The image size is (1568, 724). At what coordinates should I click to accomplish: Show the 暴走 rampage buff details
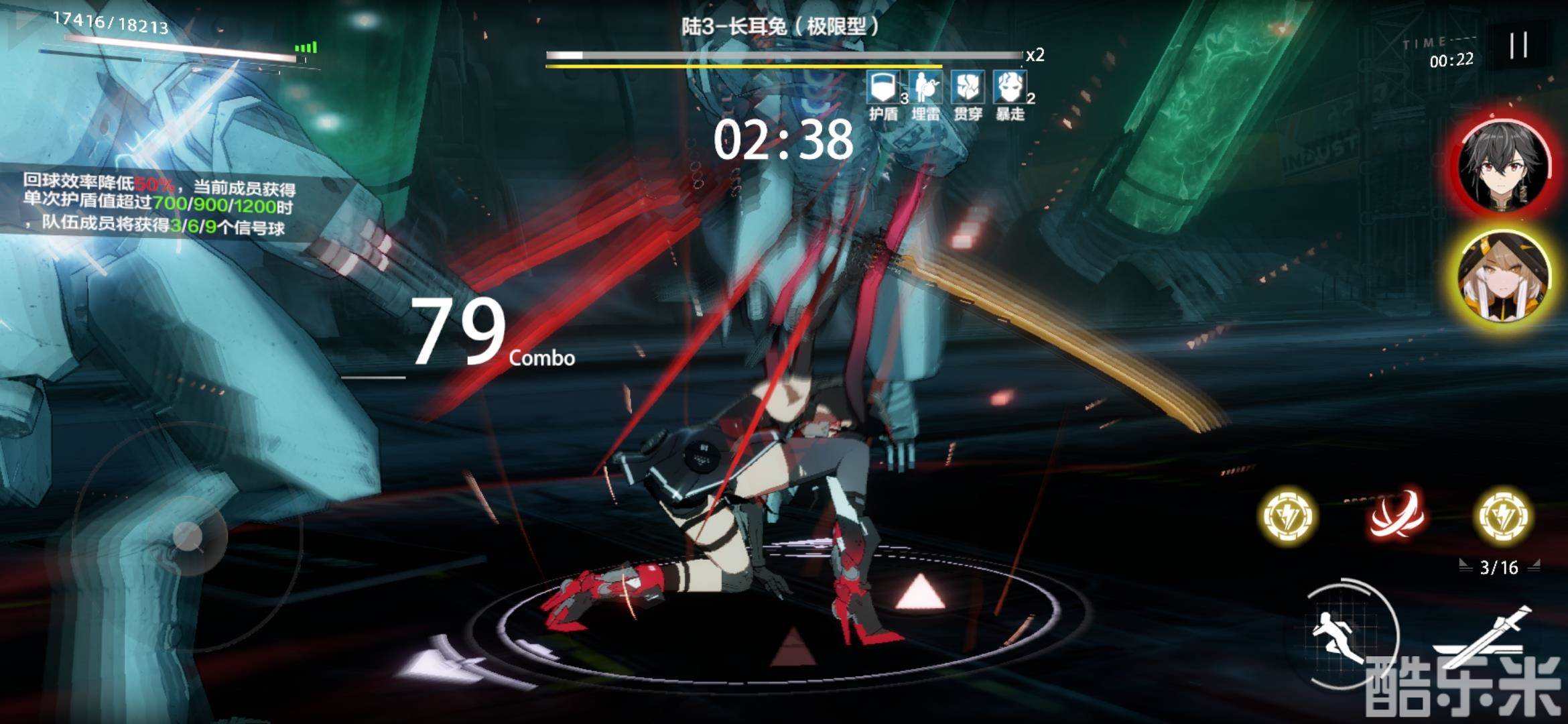pos(1010,88)
